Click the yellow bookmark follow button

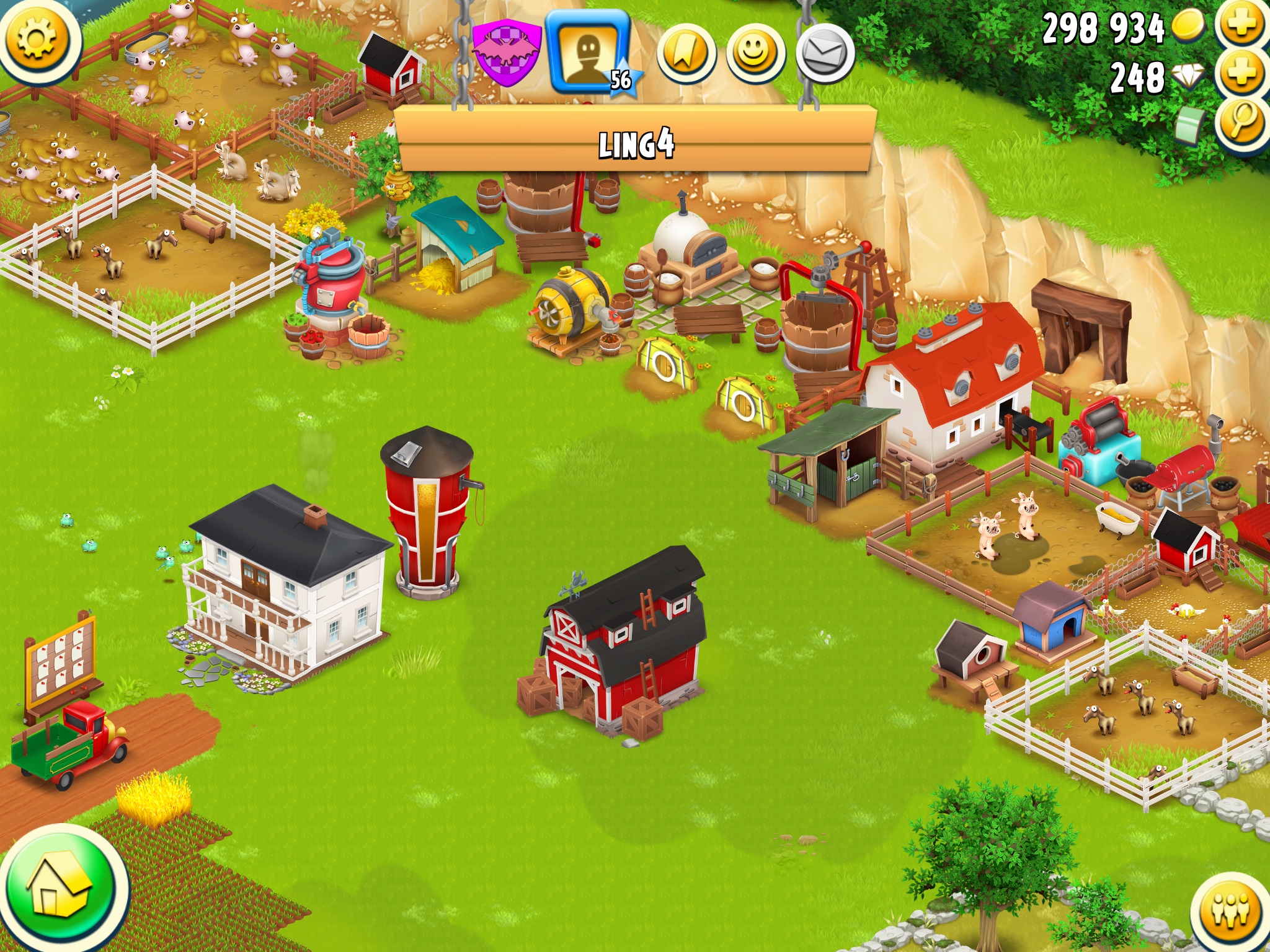686,54
